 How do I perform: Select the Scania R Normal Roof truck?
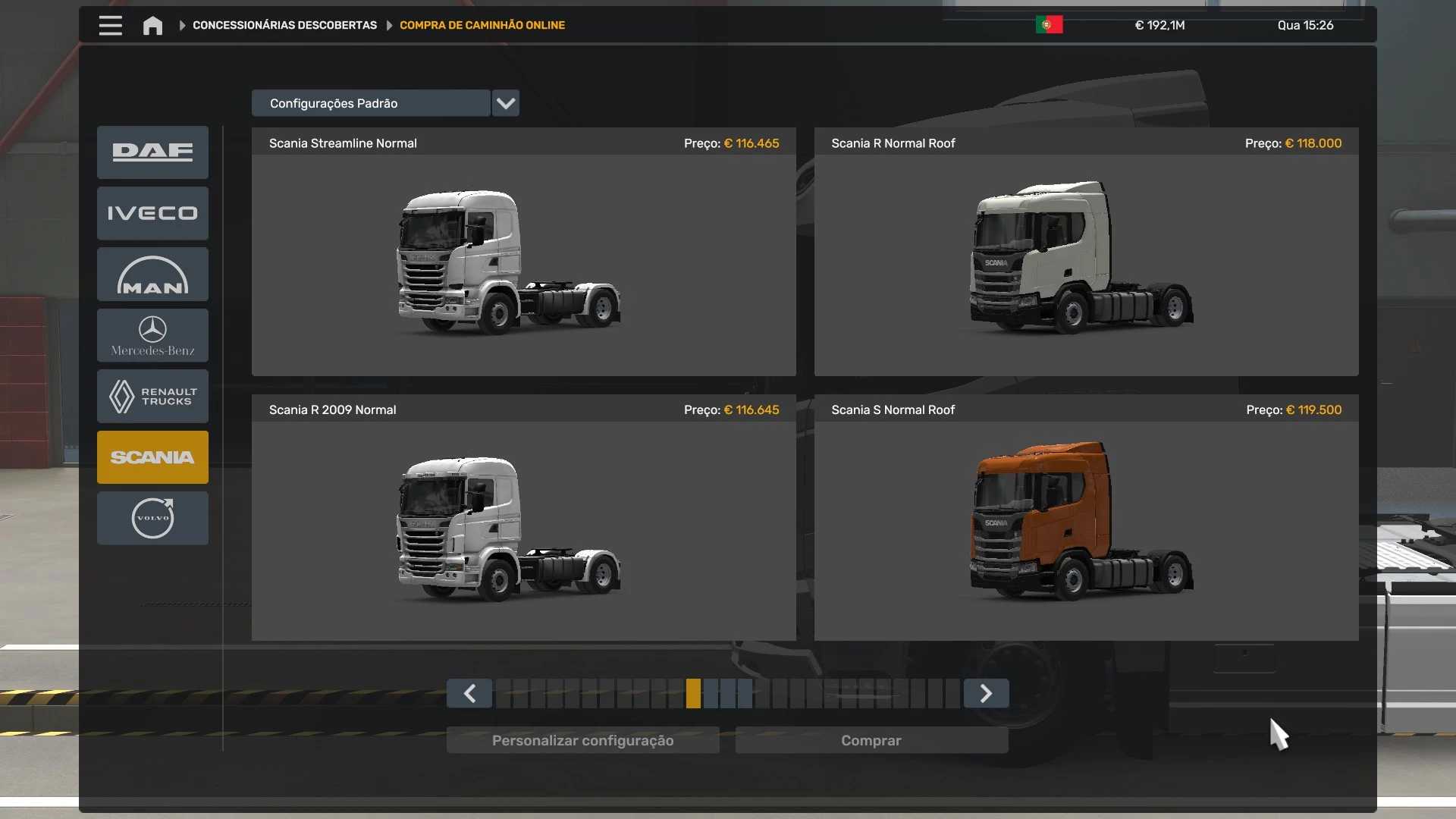coord(1085,262)
